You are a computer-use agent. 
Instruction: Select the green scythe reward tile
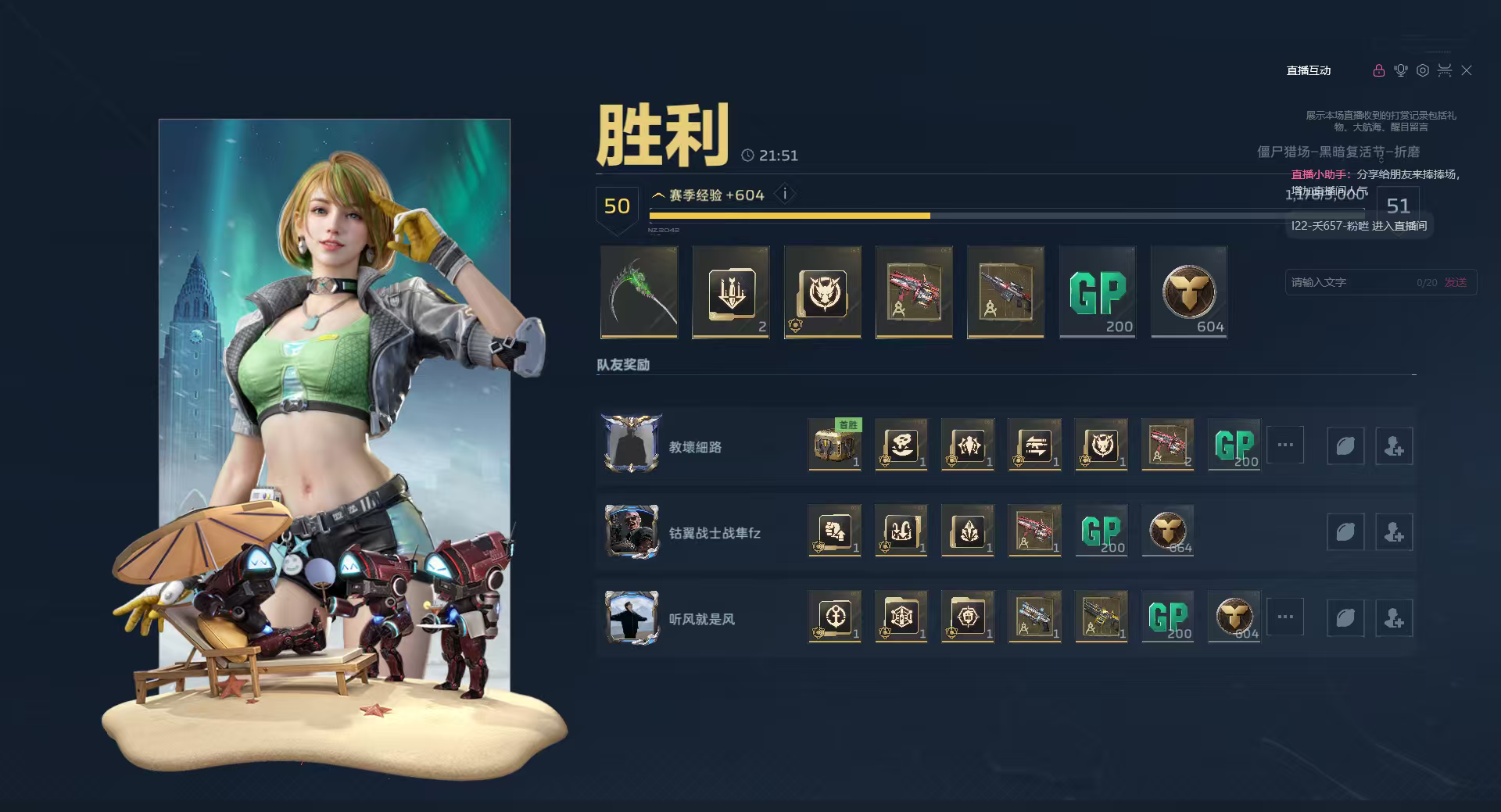[639, 292]
